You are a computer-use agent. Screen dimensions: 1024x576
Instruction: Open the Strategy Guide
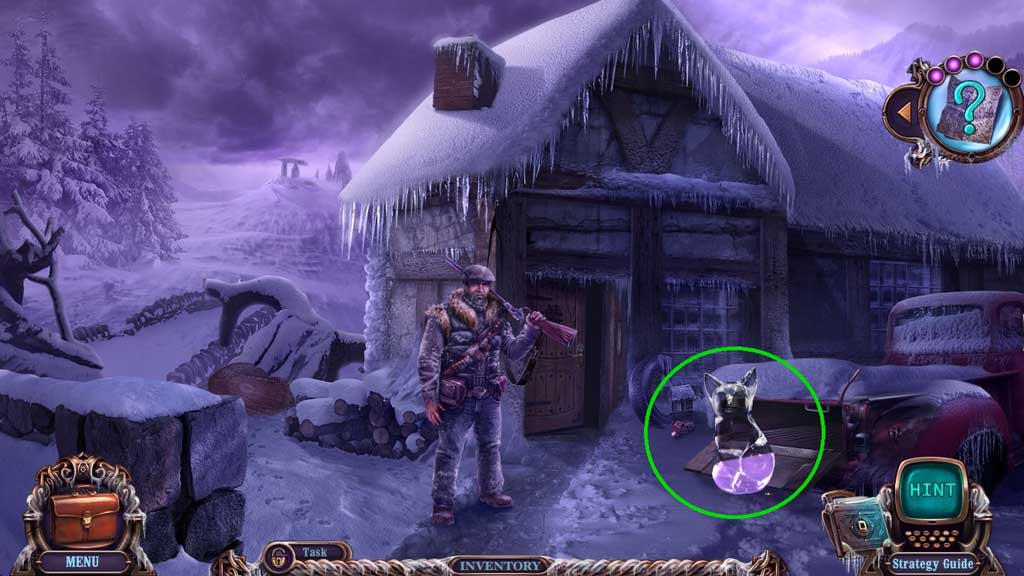tap(934, 565)
